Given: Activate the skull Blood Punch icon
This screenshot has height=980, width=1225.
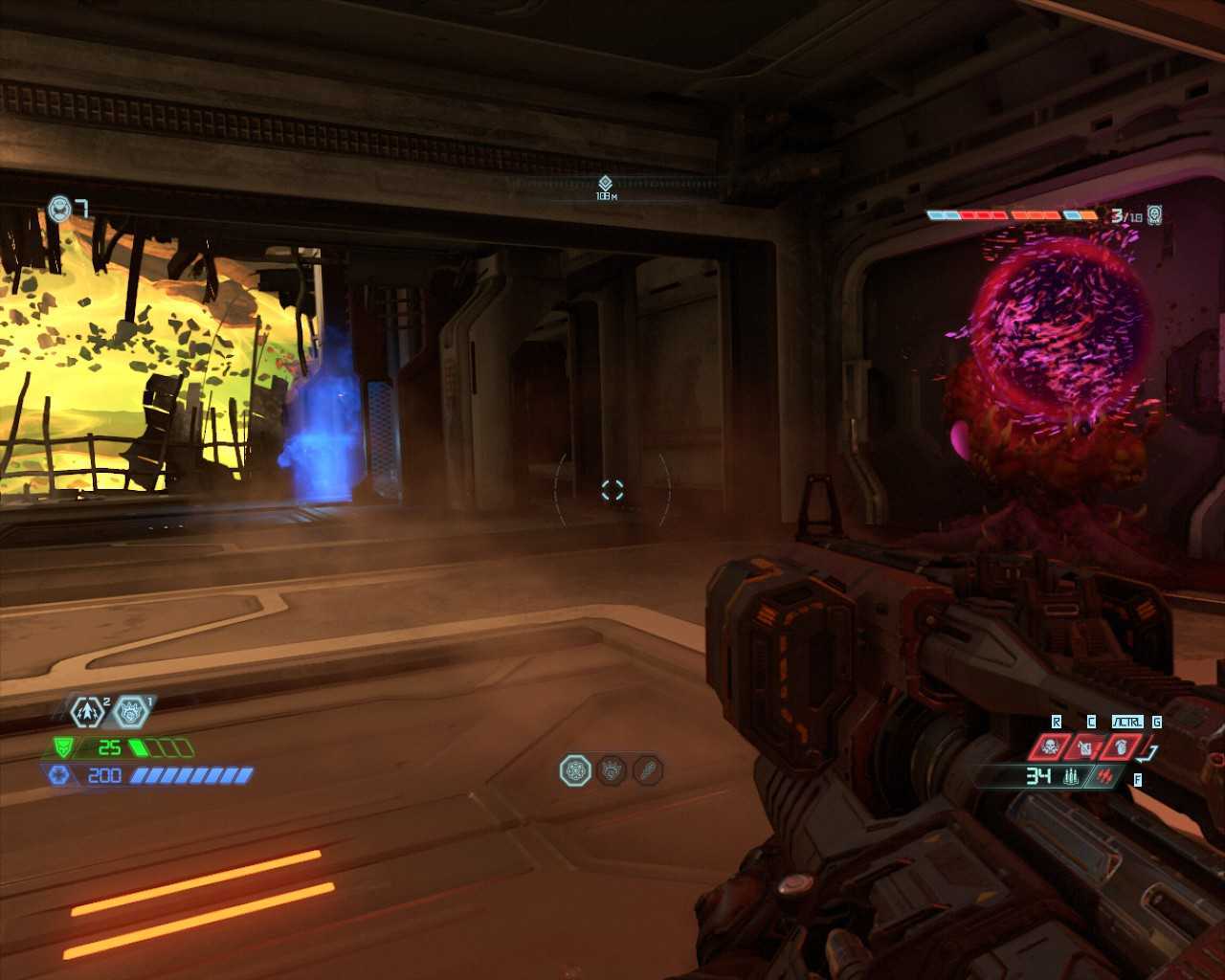Looking at the screenshot, I should pyautogui.click(x=1050, y=746).
